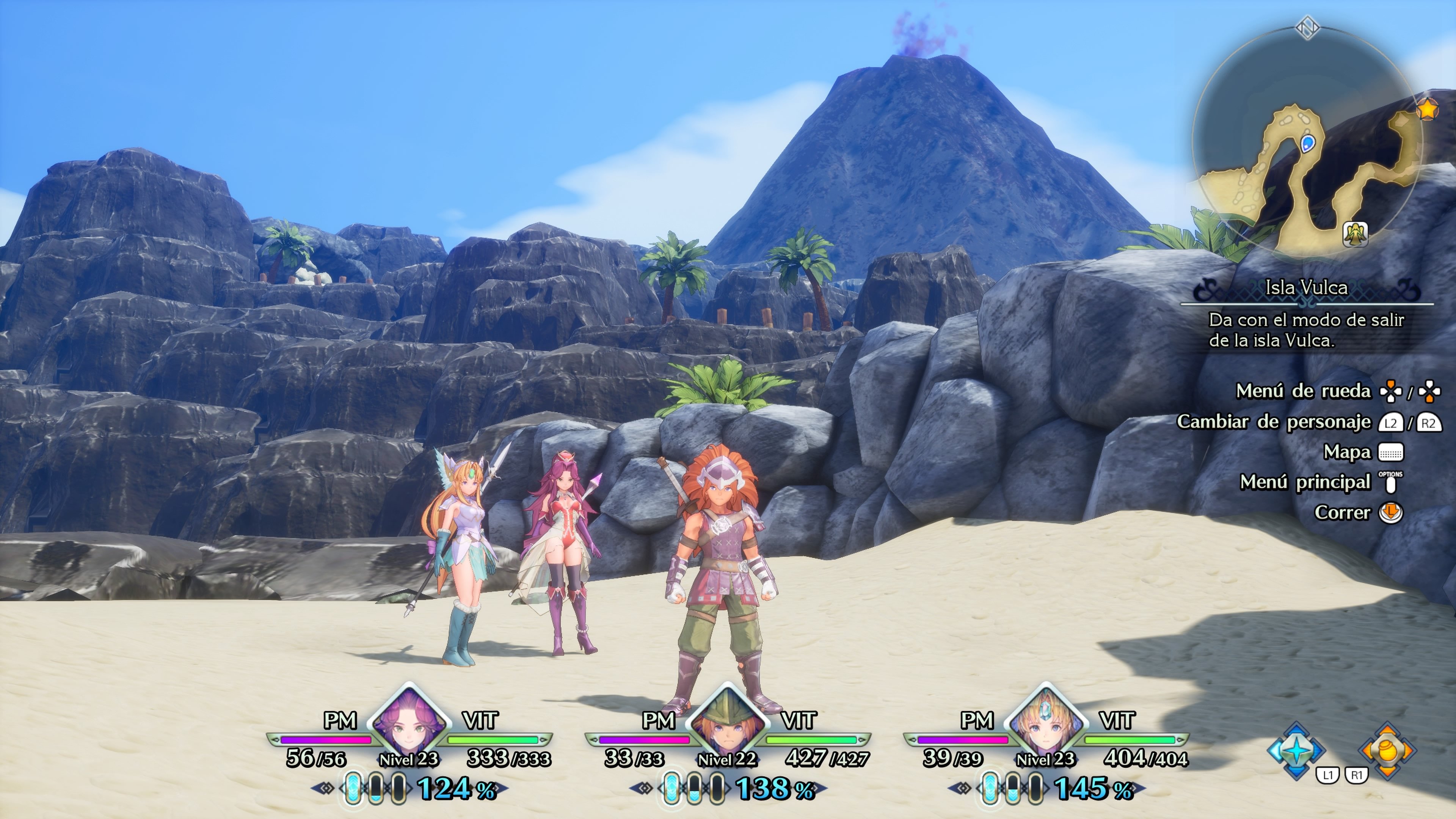The width and height of the screenshot is (1456, 819).
Task: Open the Menú principal OPTIONS prompt
Action: (1391, 485)
